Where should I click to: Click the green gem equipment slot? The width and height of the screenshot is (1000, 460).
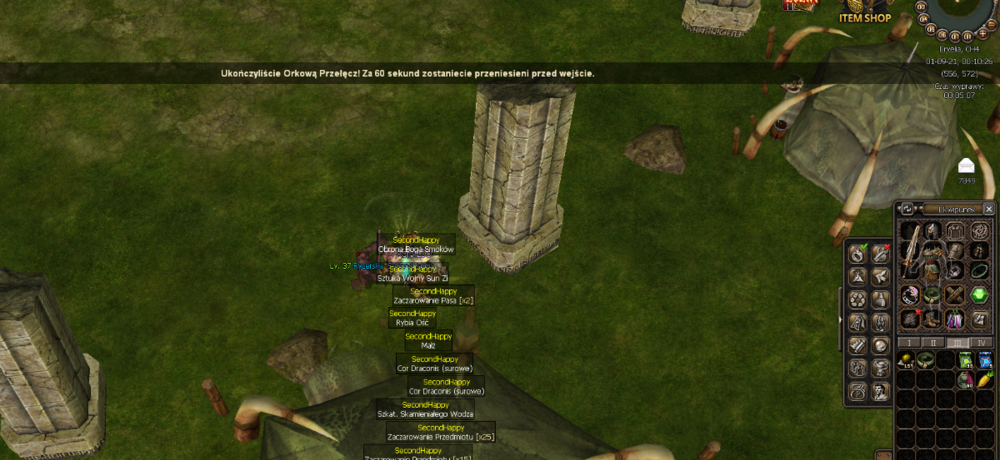(979, 293)
